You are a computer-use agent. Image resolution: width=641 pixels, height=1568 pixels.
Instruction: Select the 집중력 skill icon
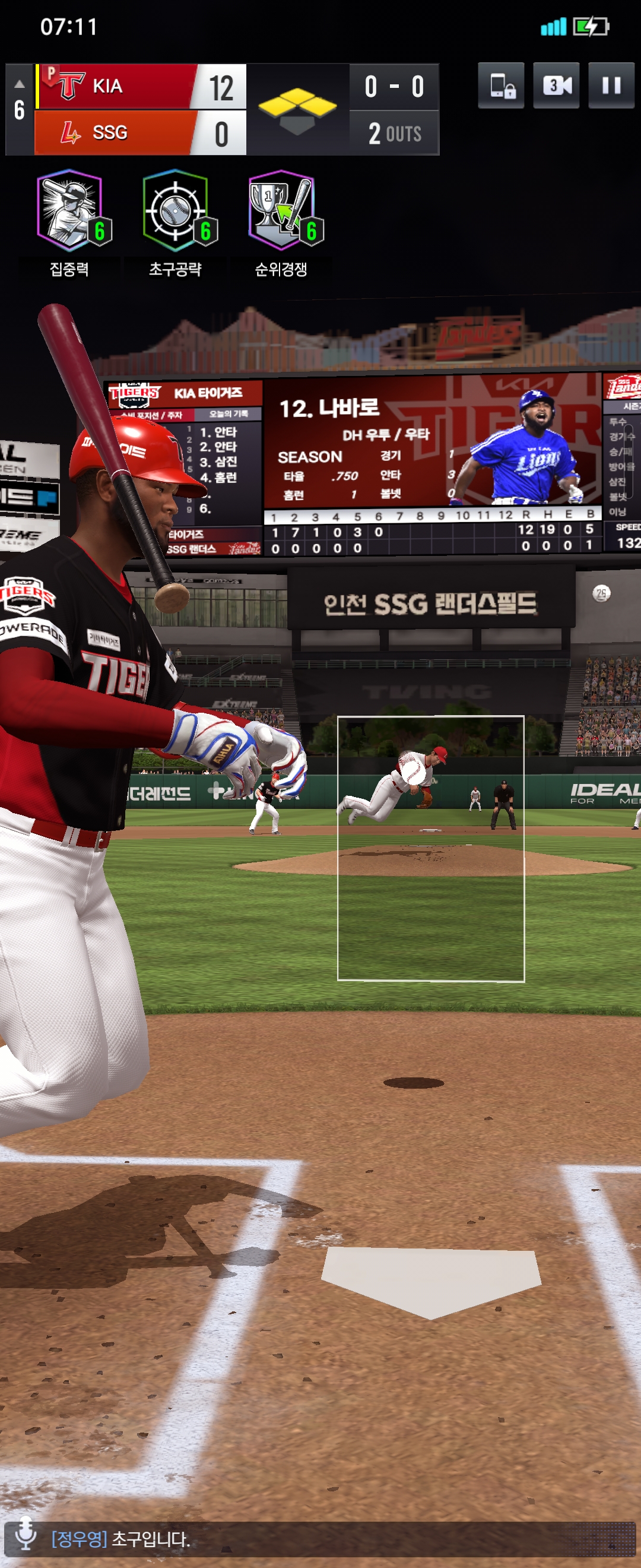coord(69,211)
